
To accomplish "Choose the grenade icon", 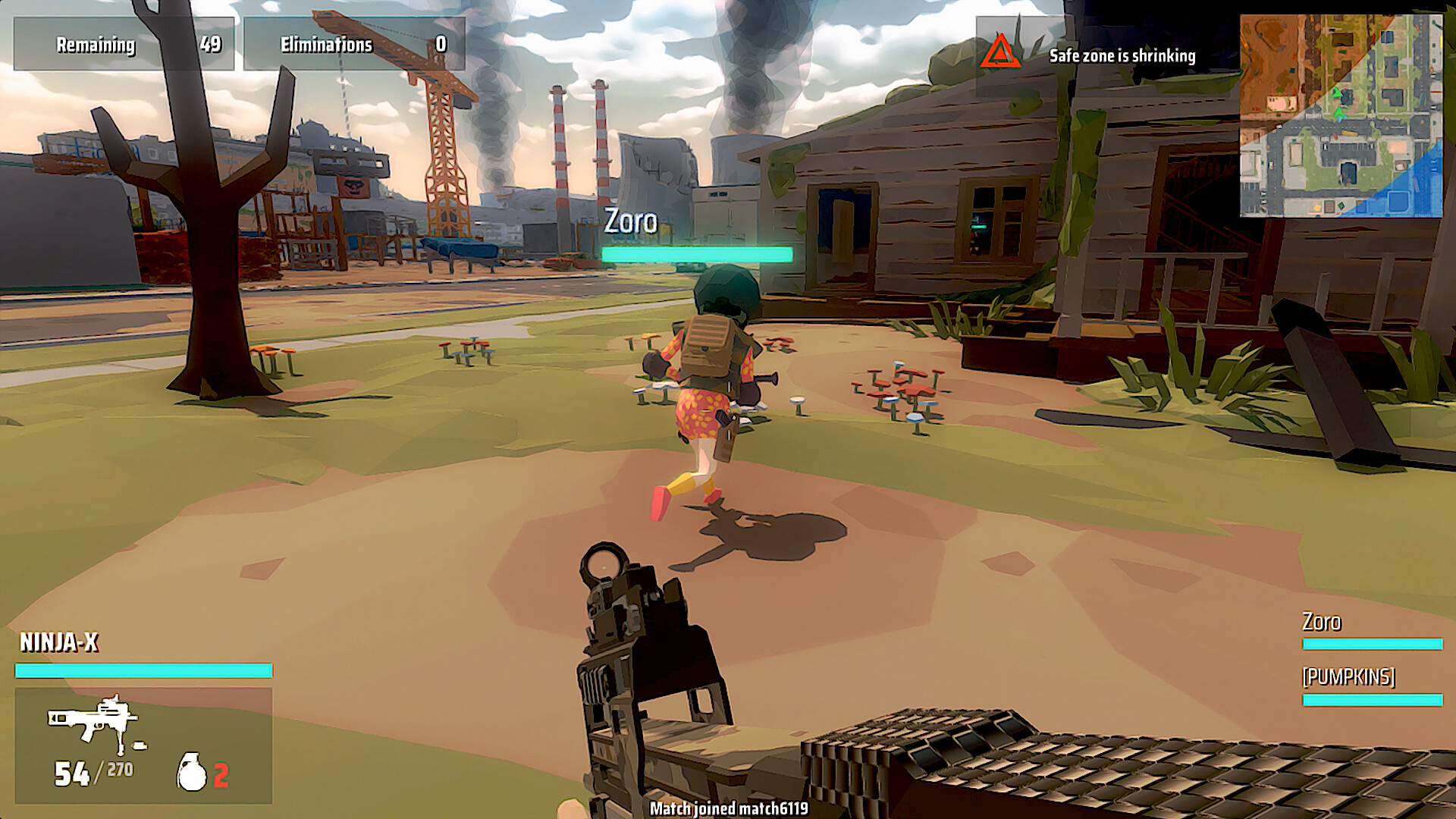I will coord(192,773).
